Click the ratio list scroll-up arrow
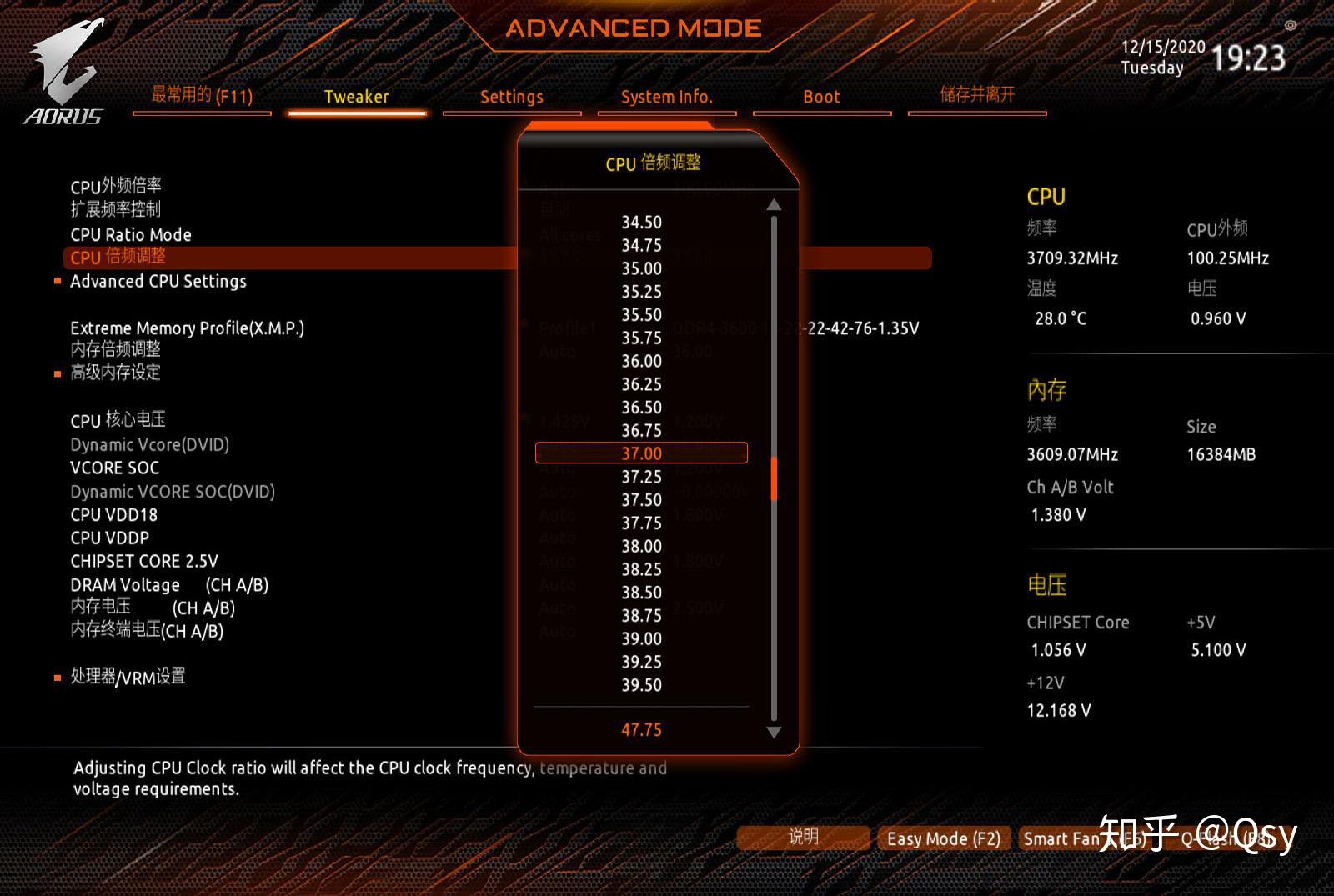The height and width of the screenshot is (896, 1334). (x=774, y=205)
